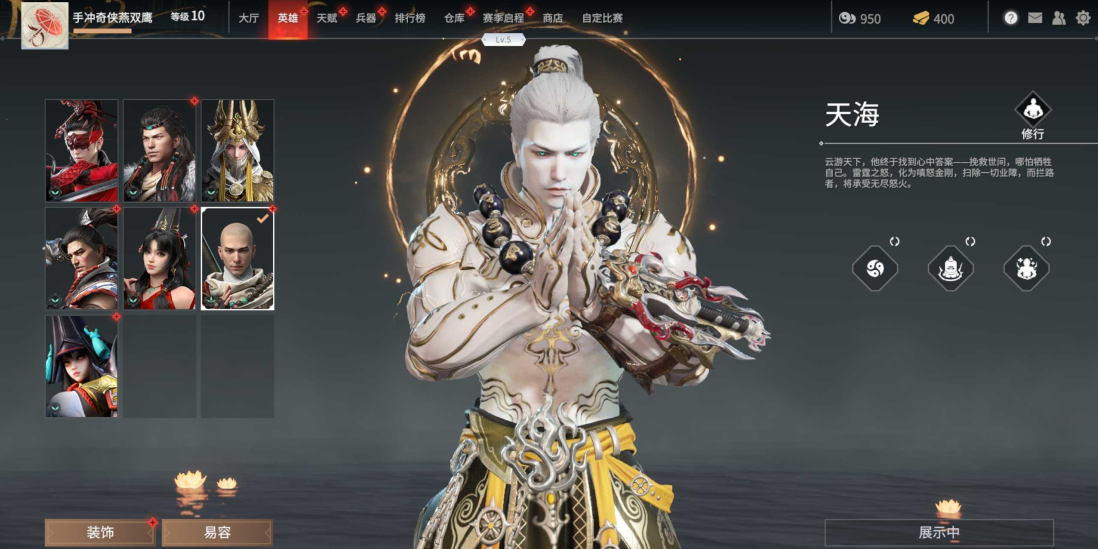The width and height of the screenshot is (1098, 549).
Task: Open the 仓库 storage tab
Action: click(454, 18)
